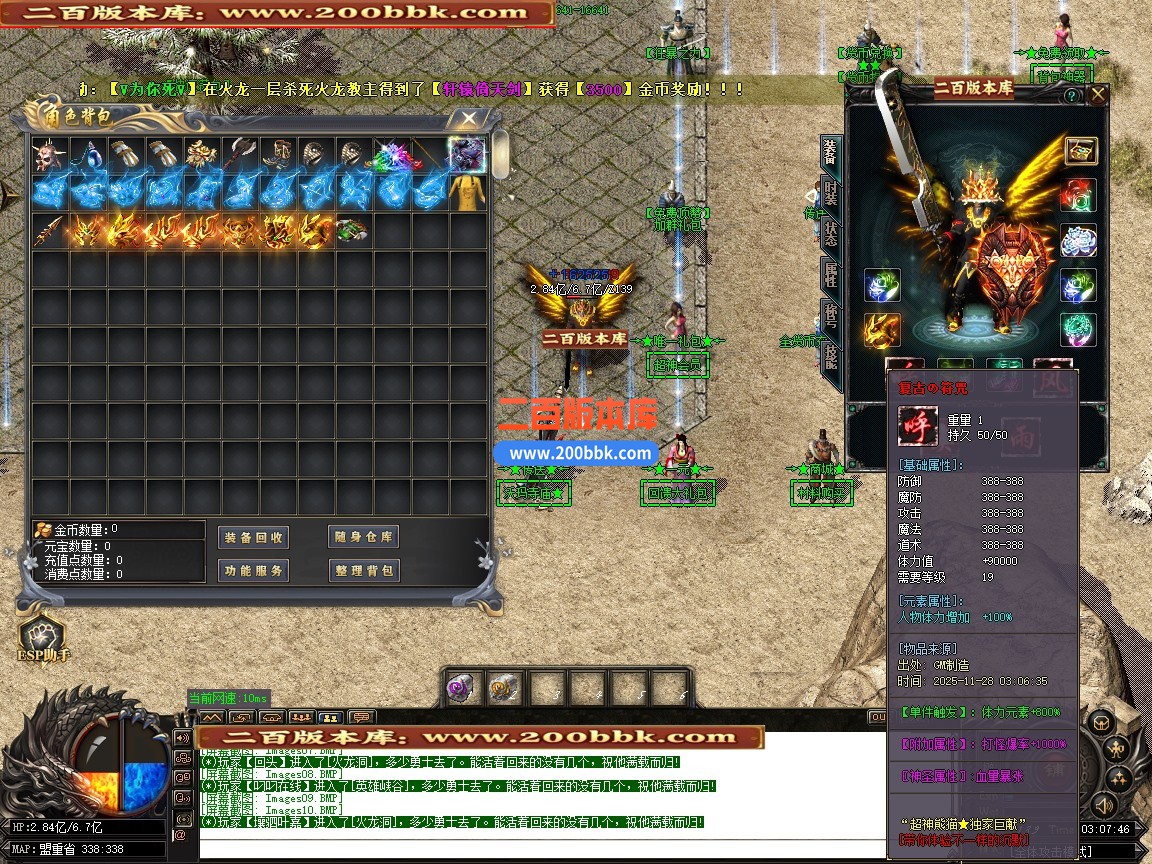Click the 装备回收 equipment recycle button

253,537
